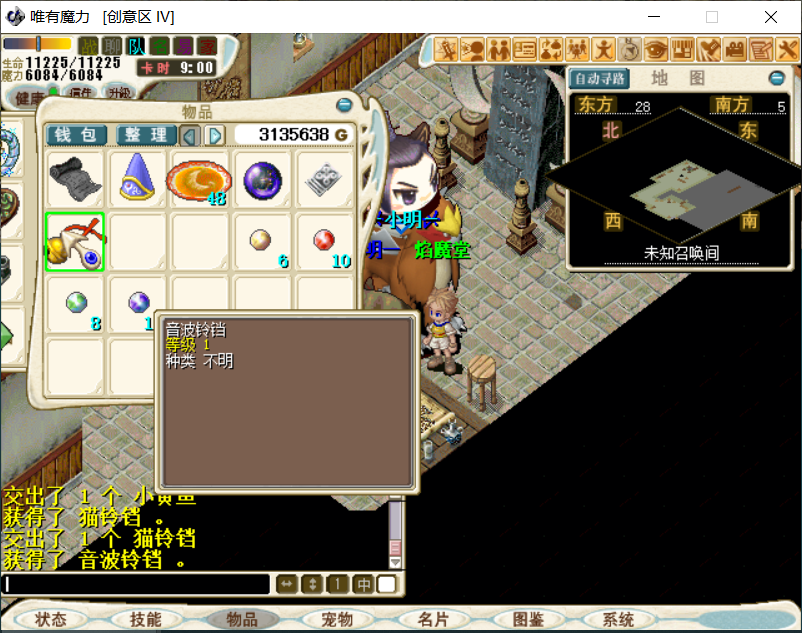Open the 状态 status tab
Screen dimensions: 802x633
[51, 620]
